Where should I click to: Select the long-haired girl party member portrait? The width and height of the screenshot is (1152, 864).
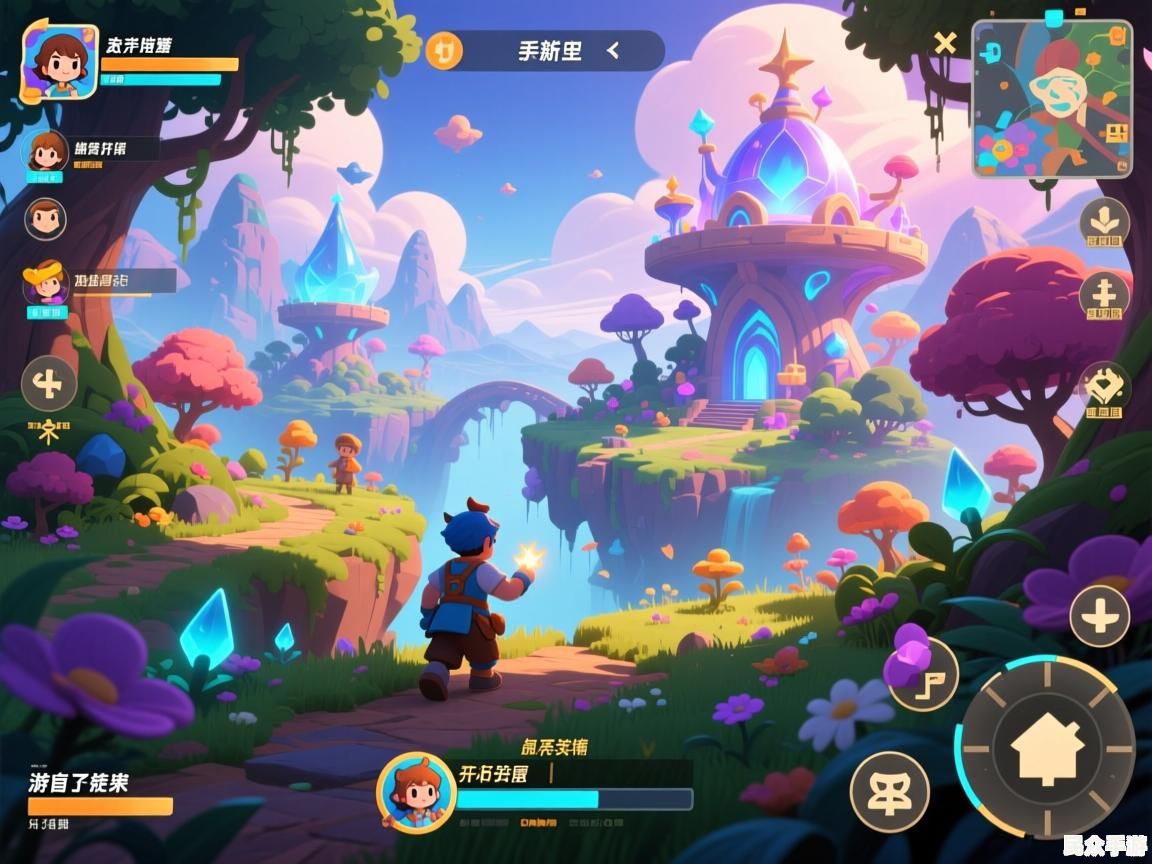46,152
